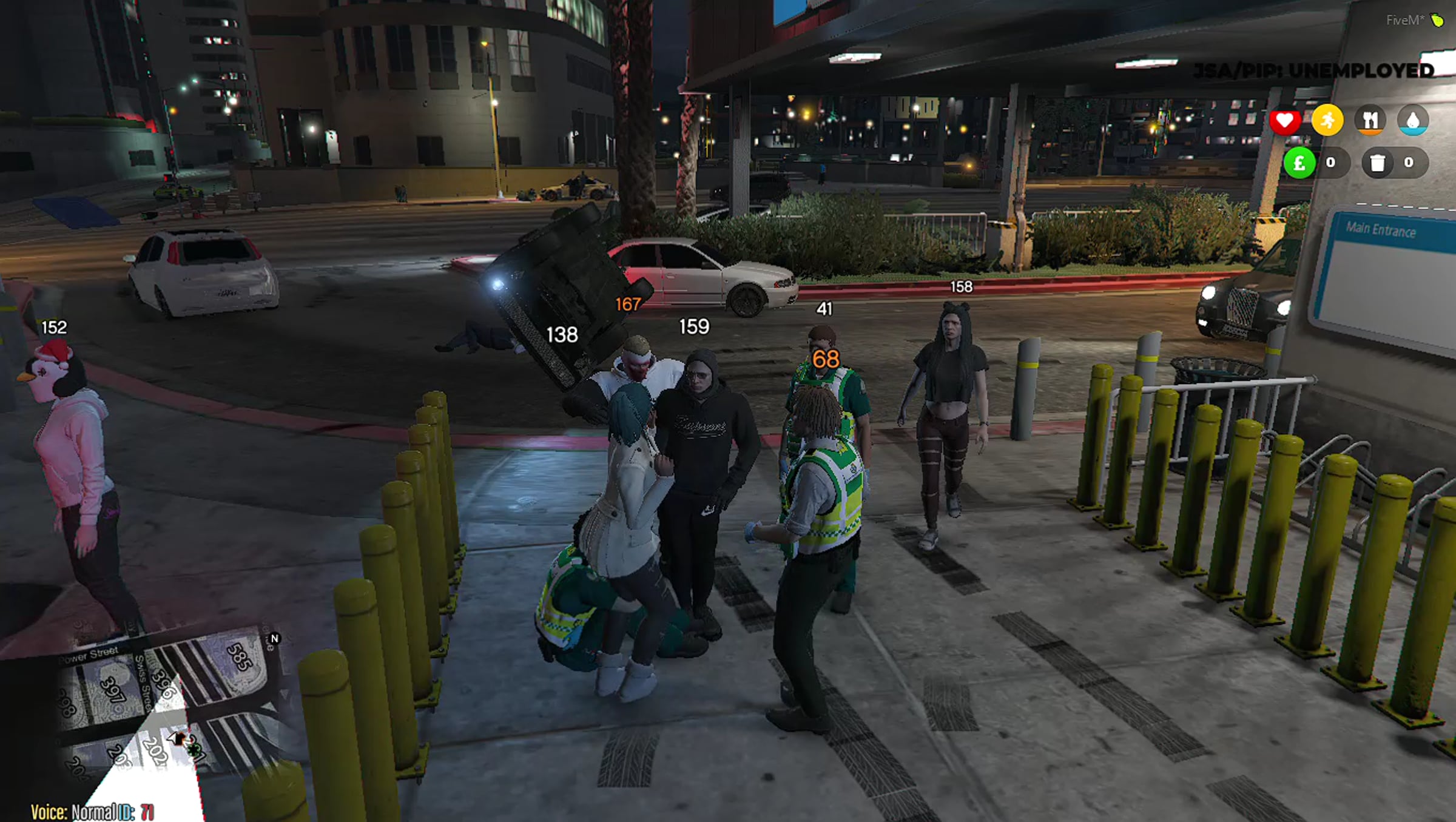
Task: Select the water droplet thirst icon
Action: (1413, 120)
